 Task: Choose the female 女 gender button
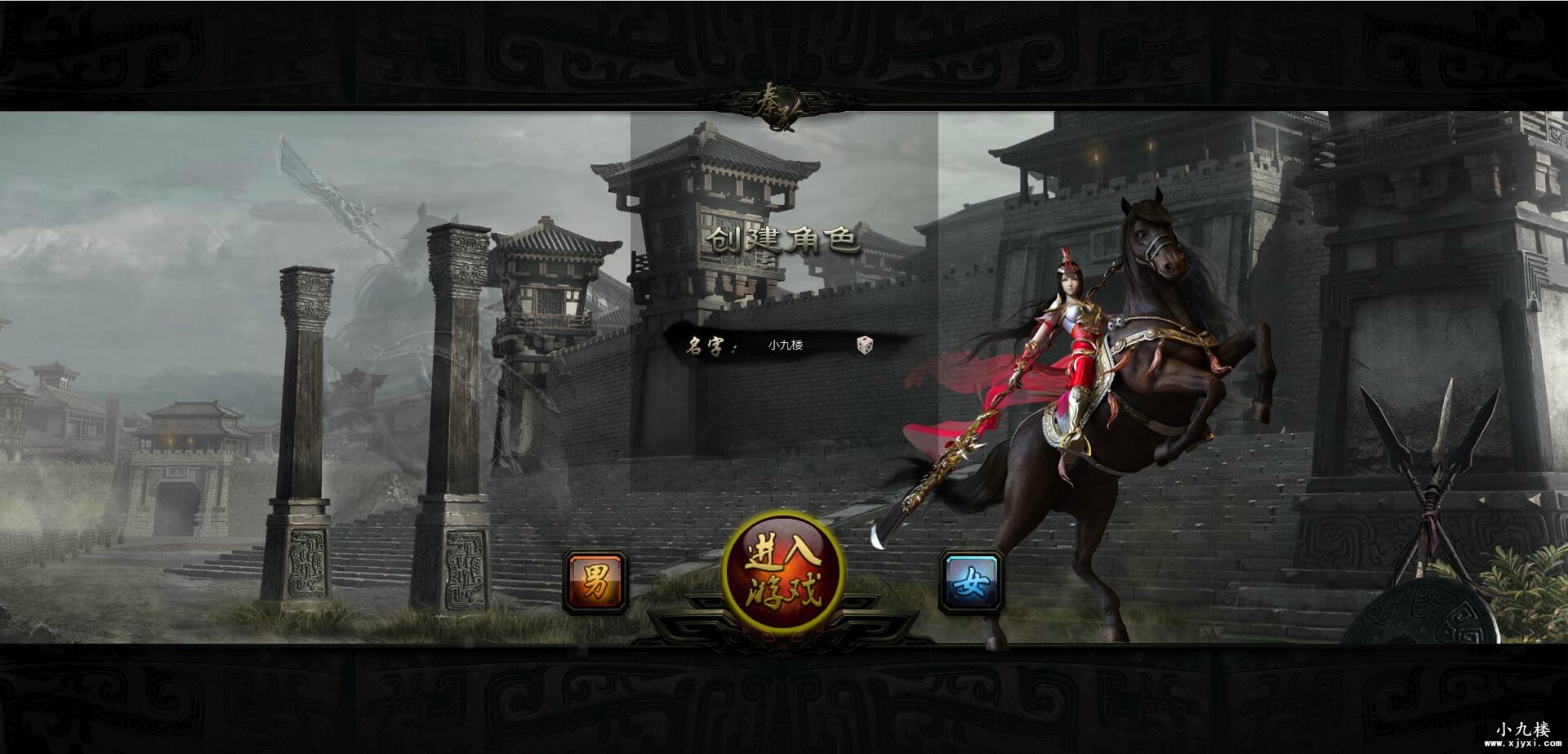(x=971, y=582)
